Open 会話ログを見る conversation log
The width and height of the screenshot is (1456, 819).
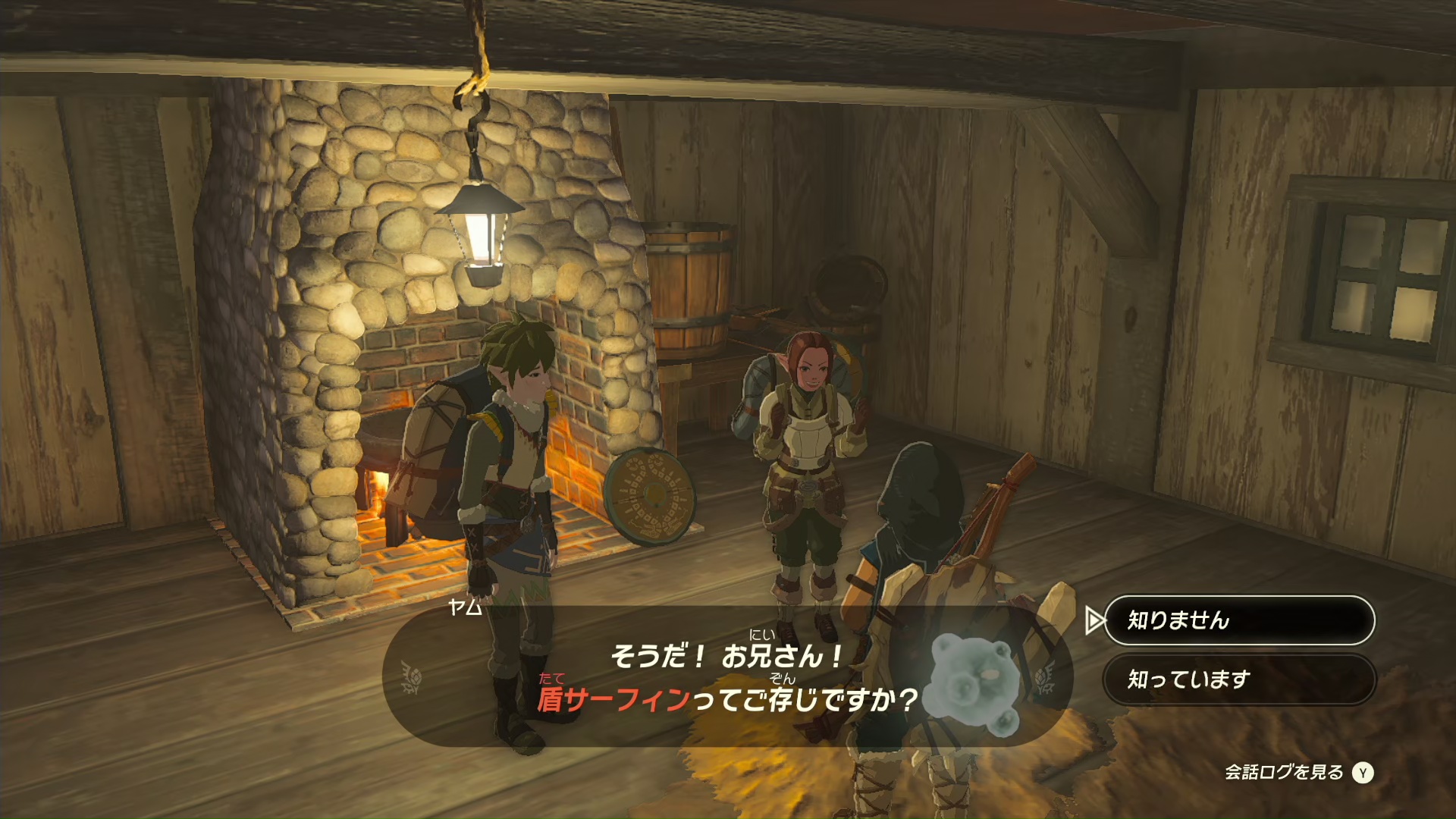point(1298,772)
